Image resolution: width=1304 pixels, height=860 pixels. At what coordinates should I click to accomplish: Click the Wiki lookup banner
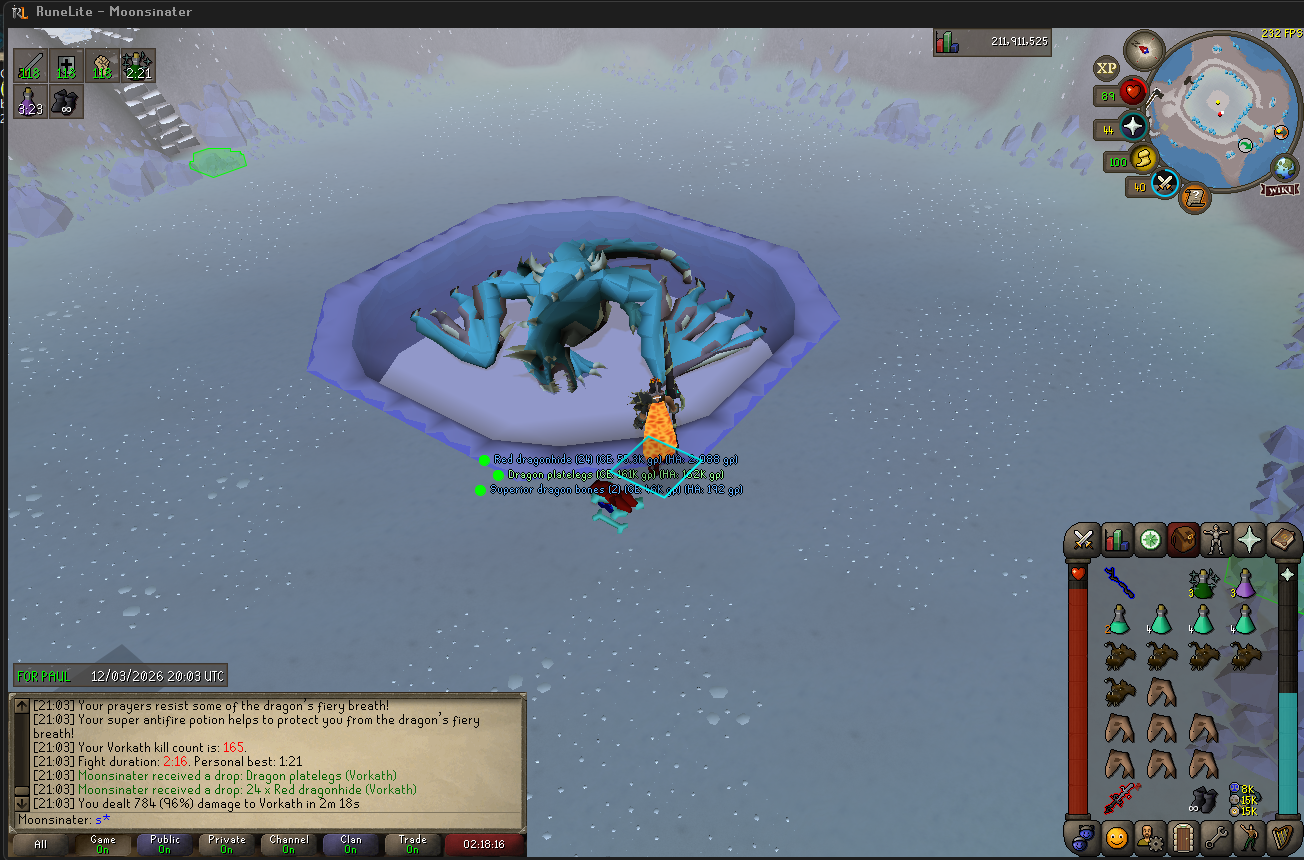tap(1281, 190)
